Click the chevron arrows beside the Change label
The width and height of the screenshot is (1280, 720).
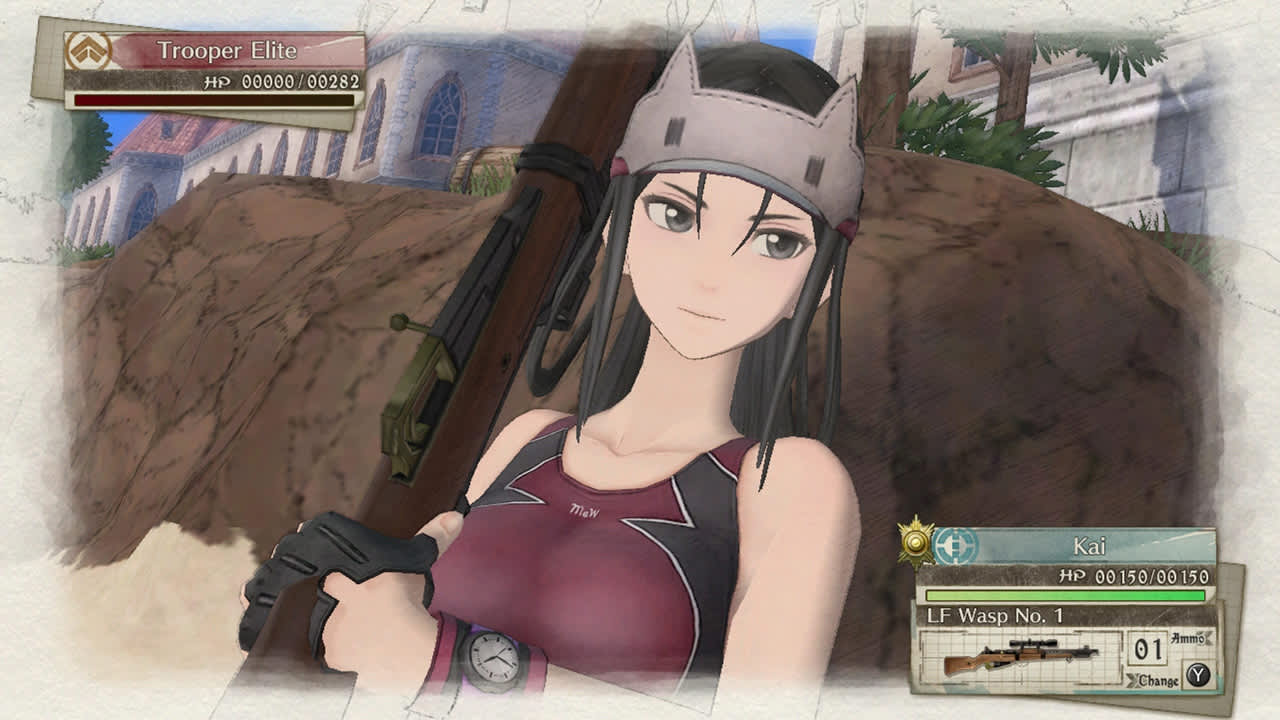[x=1133, y=679]
